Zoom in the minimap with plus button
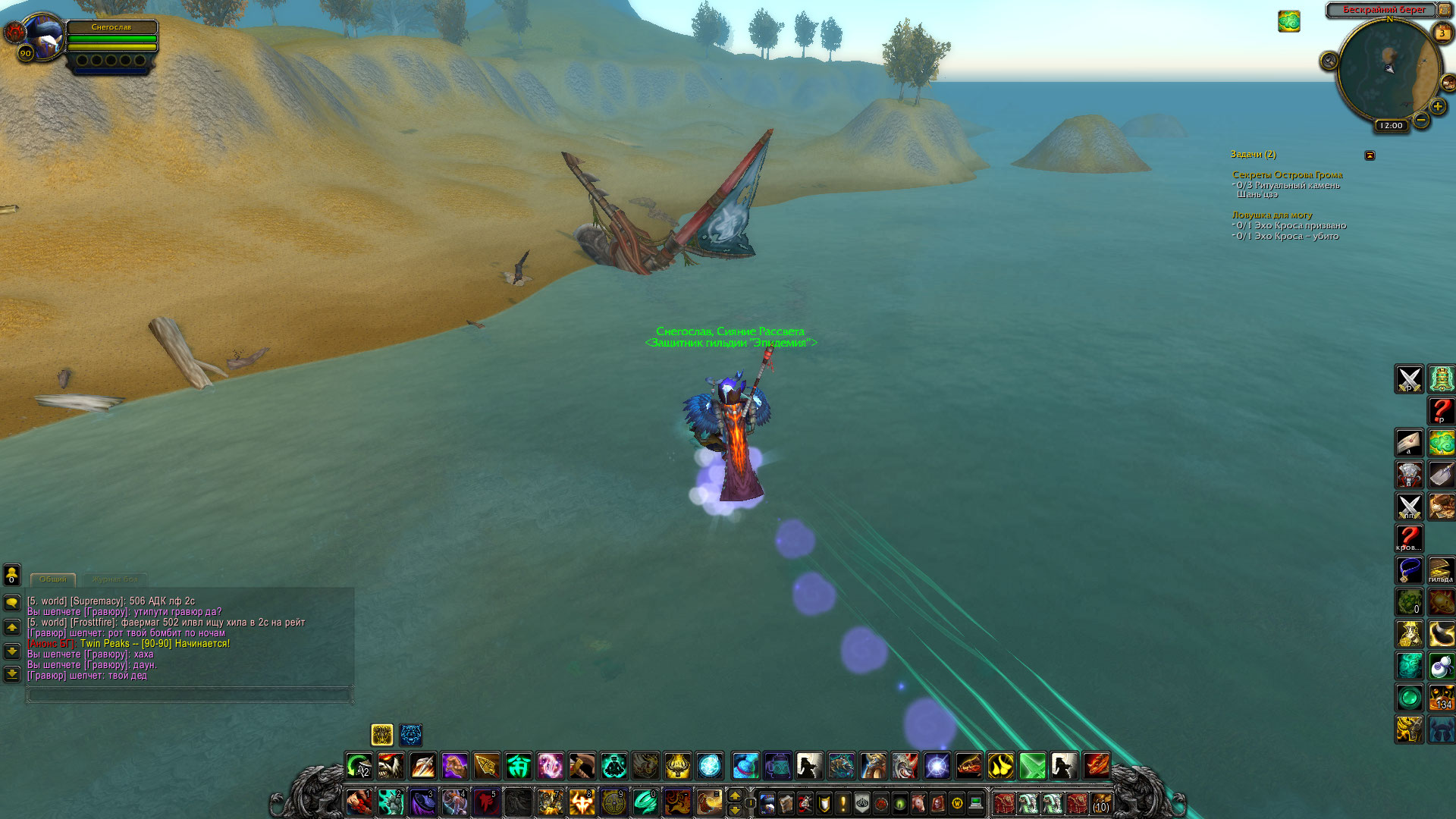This screenshot has height=819, width=1456. click(x=1437, y=107)
